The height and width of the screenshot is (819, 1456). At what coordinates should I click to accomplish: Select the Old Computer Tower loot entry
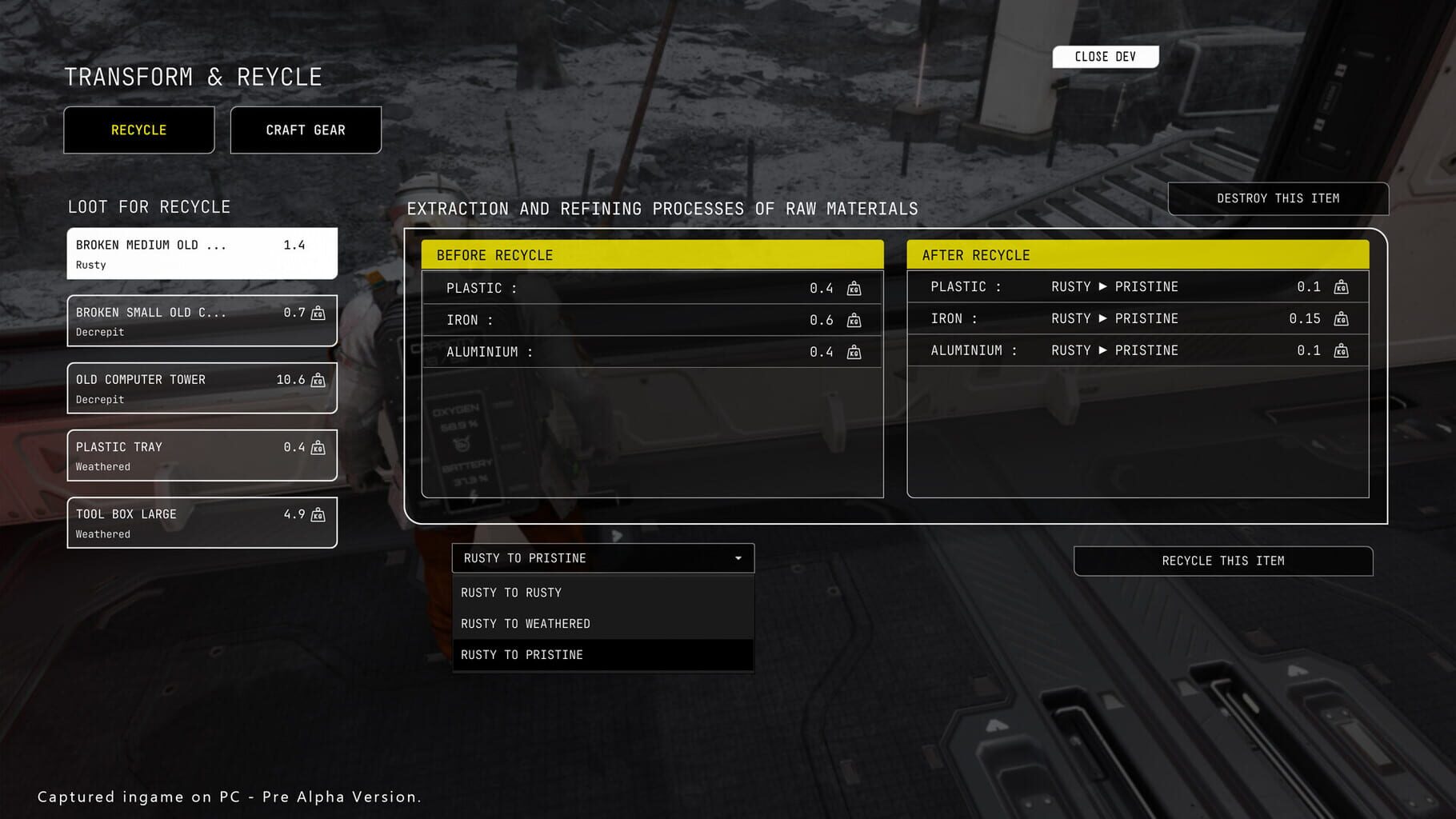pyautogui.click(x=202, y=388)
